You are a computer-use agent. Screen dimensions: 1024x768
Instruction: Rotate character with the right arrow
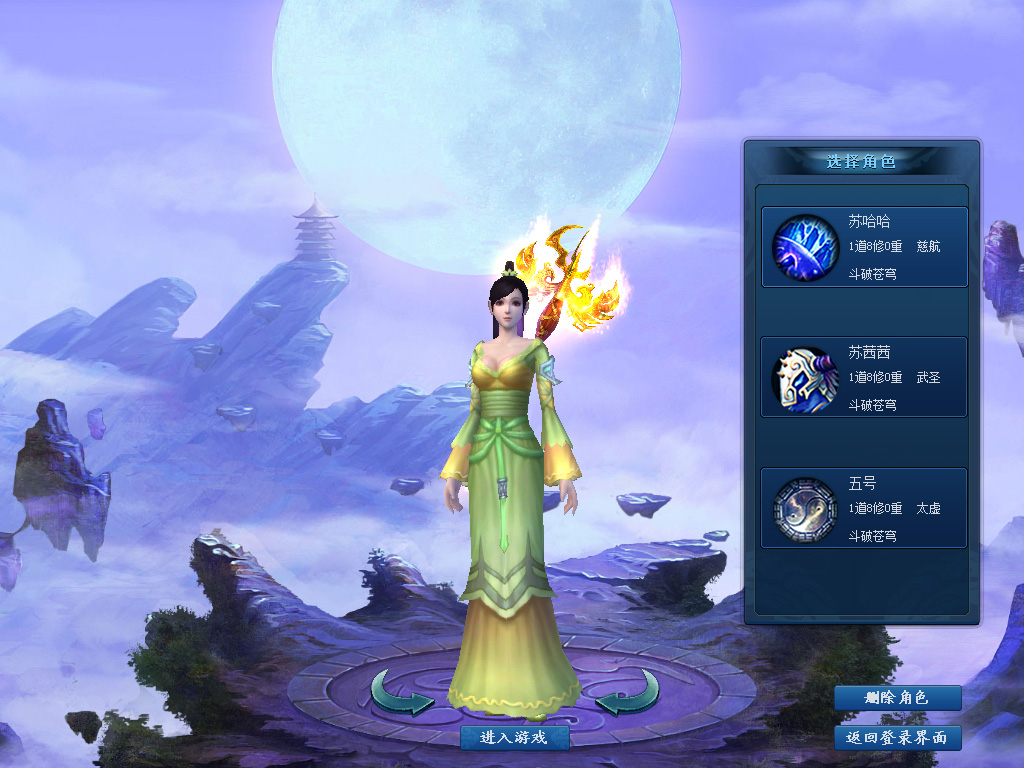coord(628,692)
